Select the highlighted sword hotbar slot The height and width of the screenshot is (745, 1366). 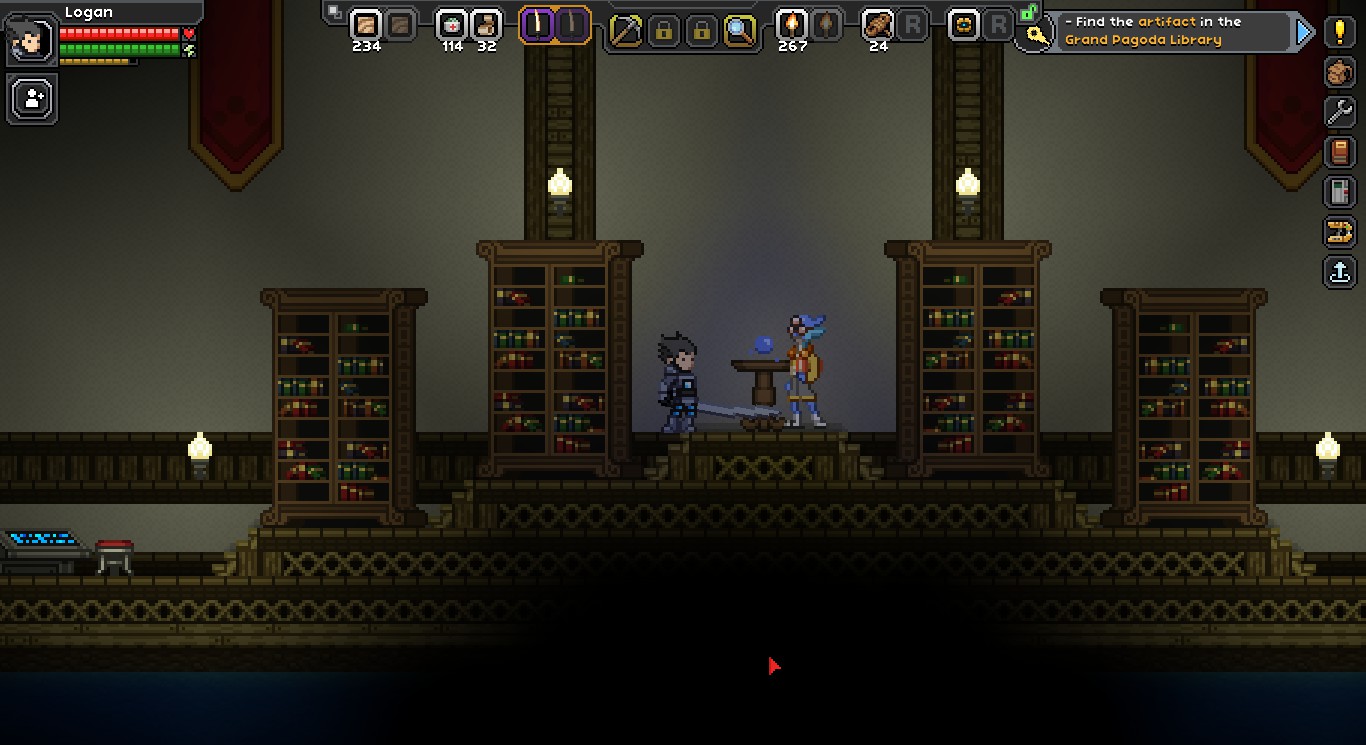(x=538, y=25)
